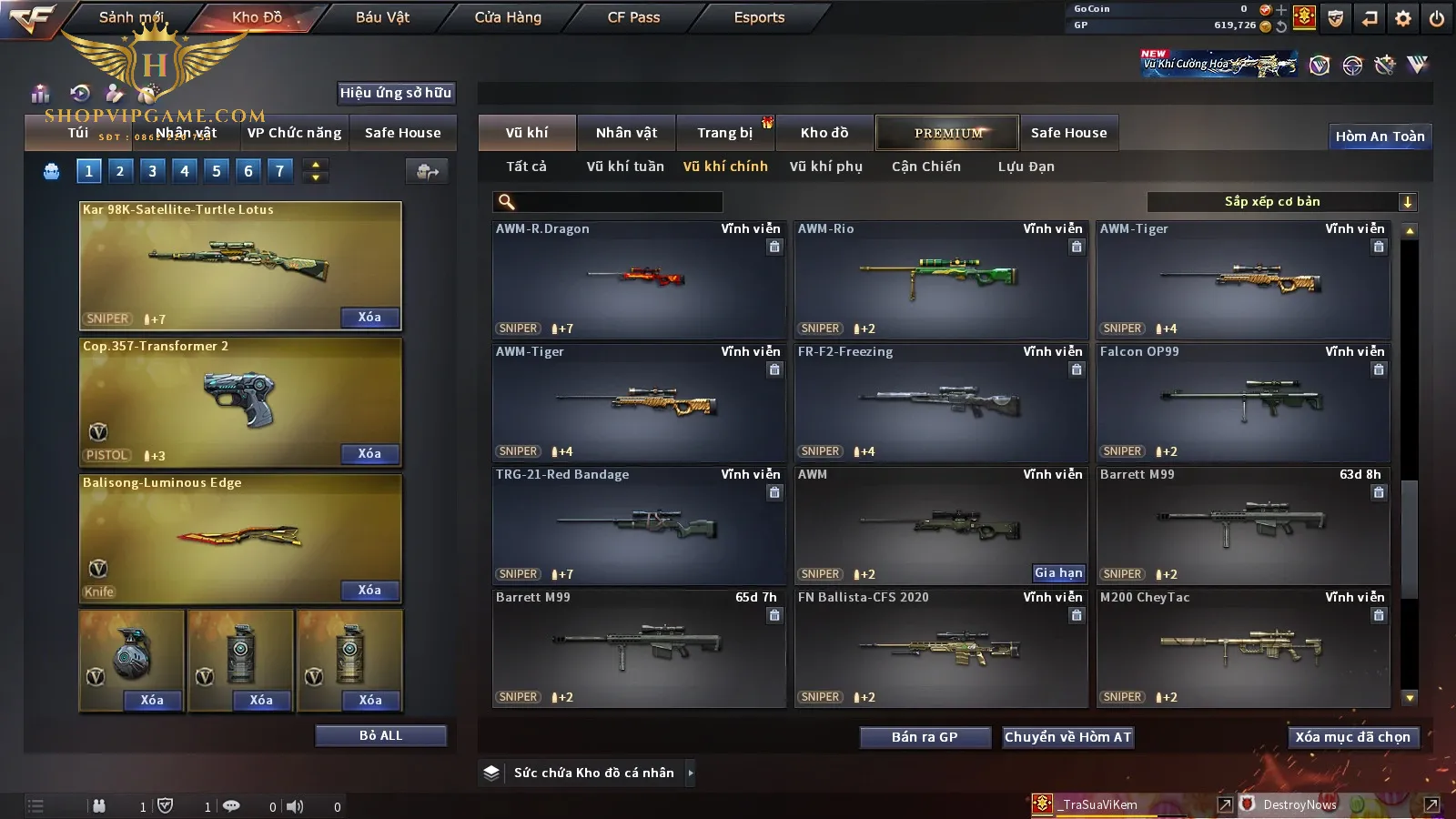The image size is (1456, 819).
Task: Select the Vũ khí phụ filter
Action: 825,167
